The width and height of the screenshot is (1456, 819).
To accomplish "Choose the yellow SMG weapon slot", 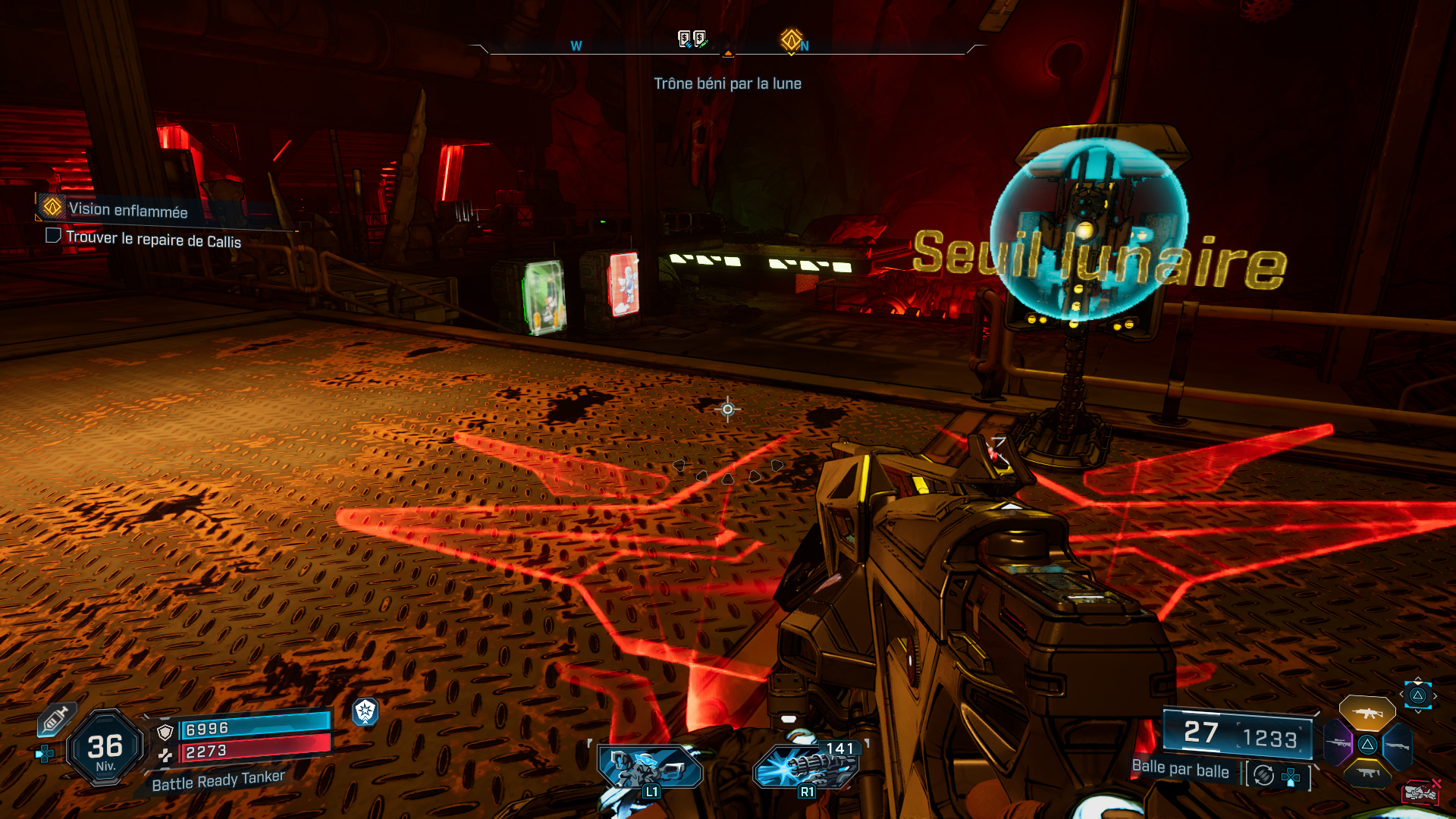I will point(1367,773).
